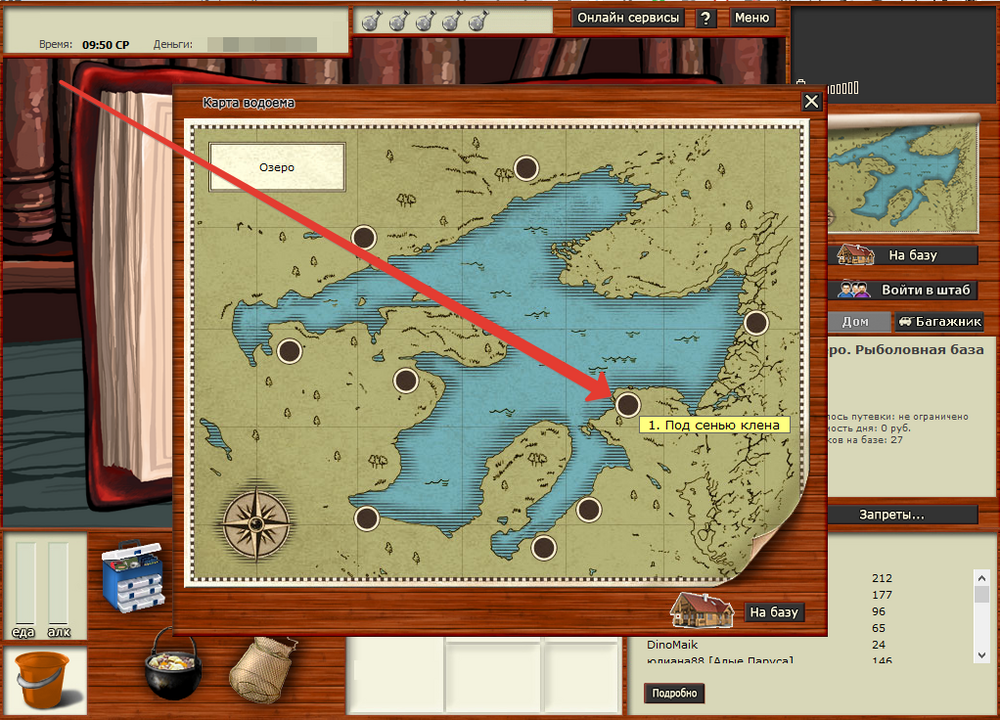Open the Меню button

click(751, 18)
